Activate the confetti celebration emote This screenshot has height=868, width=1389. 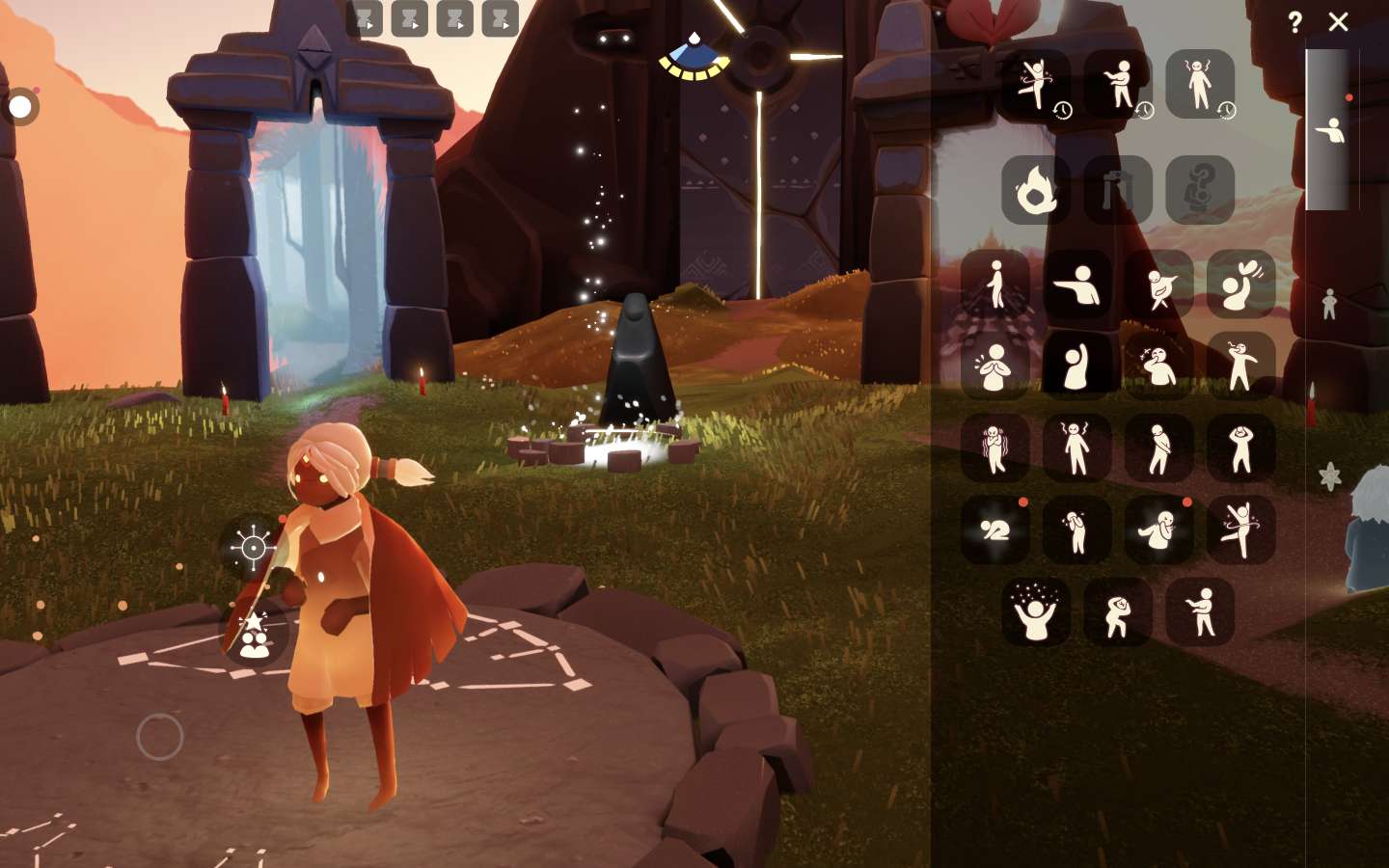1035,611
